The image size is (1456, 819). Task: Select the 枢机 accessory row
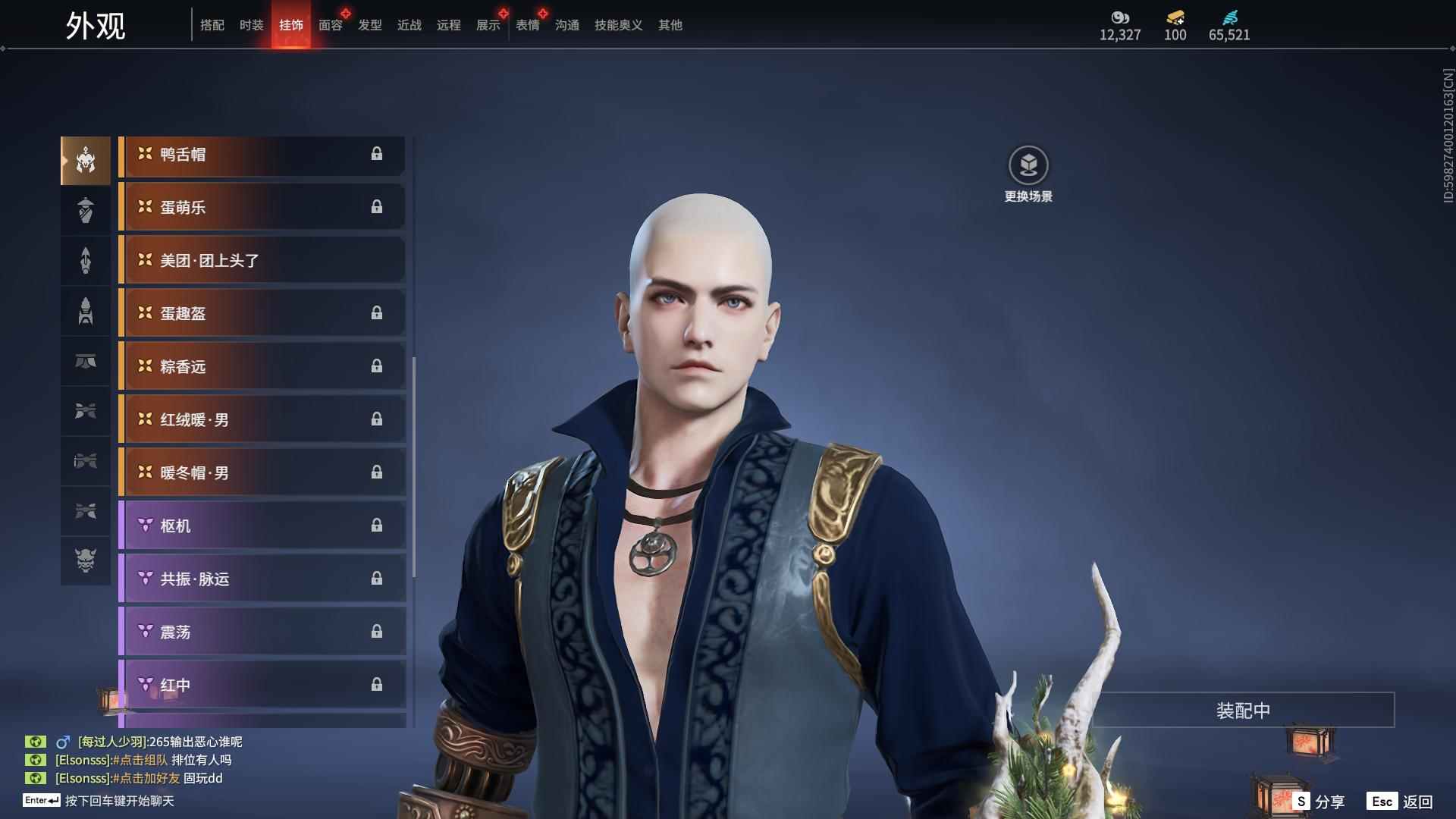point(262,526)
